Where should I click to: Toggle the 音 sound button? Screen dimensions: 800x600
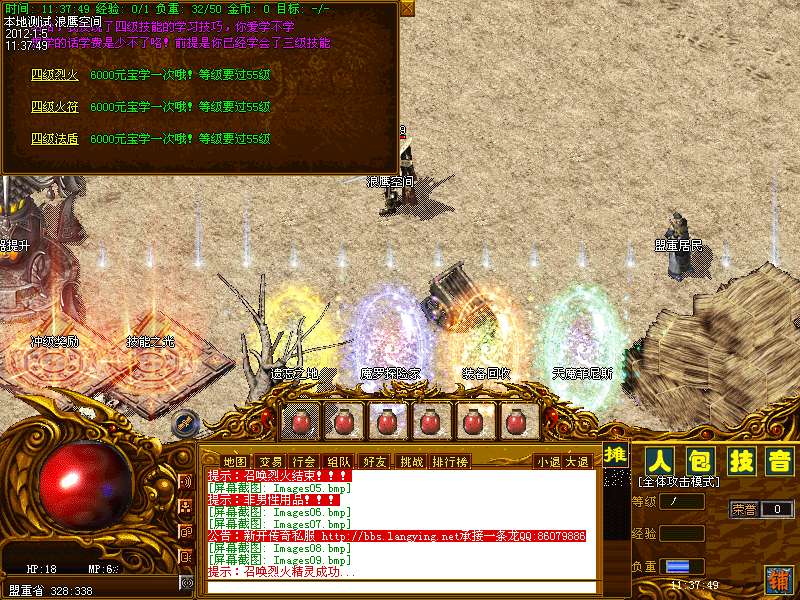pyautogui.click(x=779, y=461)
